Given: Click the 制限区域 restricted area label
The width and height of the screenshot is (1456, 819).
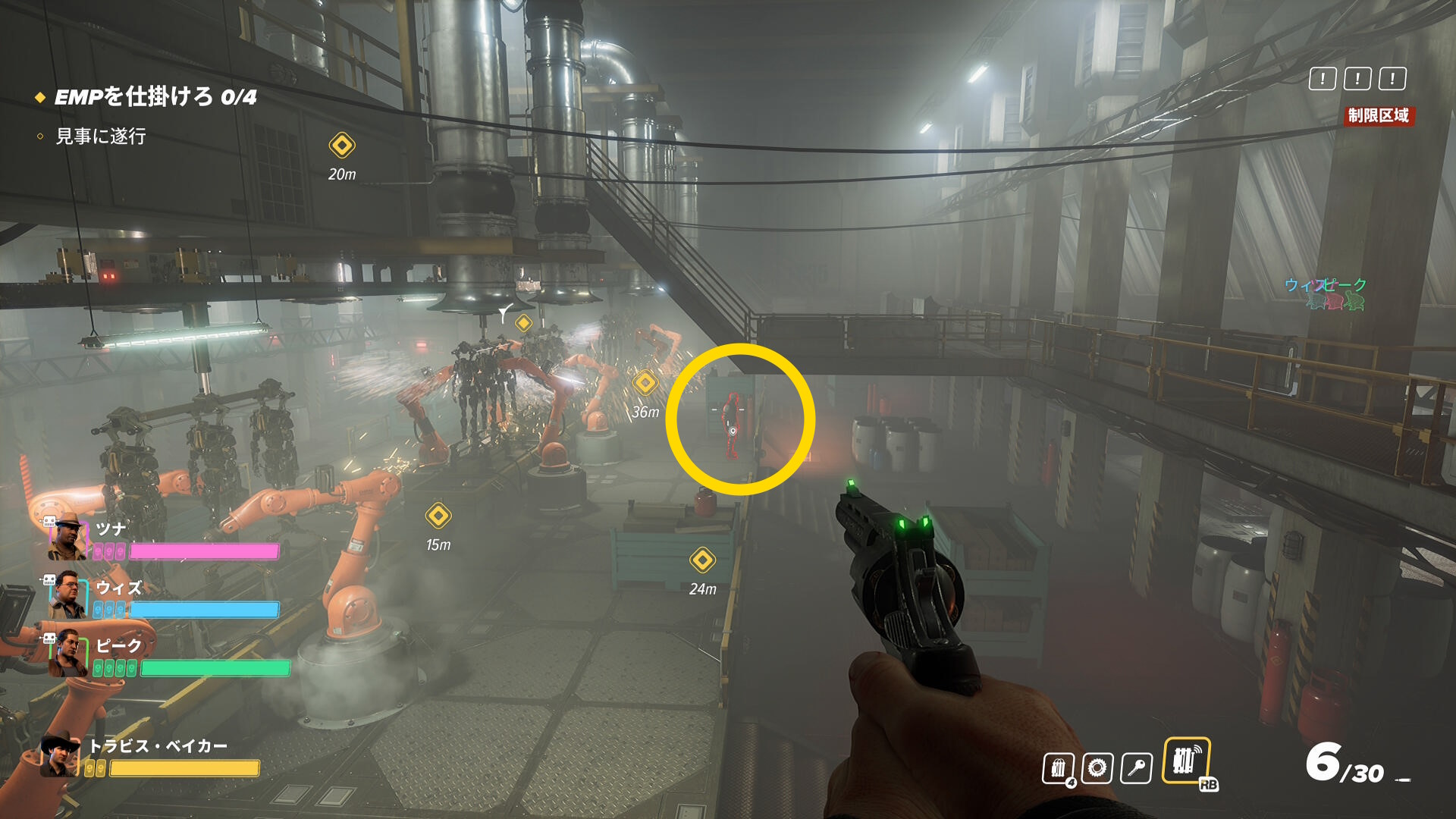Looking at the screenshot, I should [1378, 115].
